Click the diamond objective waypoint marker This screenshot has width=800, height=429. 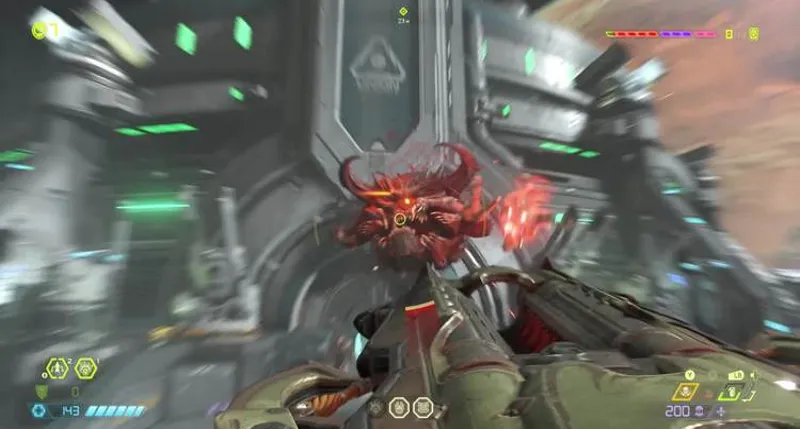pyautogui.click(x=403, y=11)
